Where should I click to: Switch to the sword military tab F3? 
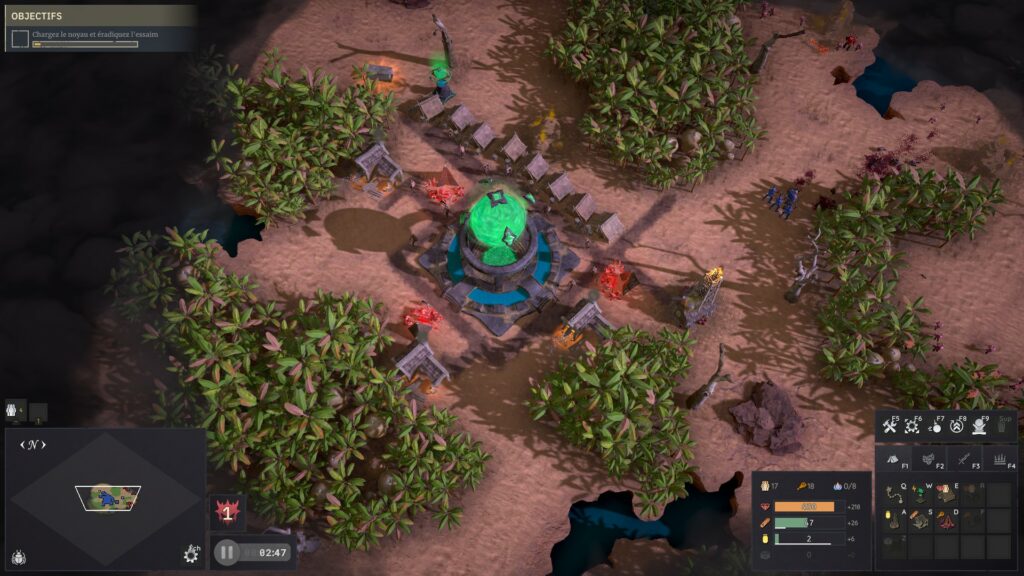(x=964, y=459)
